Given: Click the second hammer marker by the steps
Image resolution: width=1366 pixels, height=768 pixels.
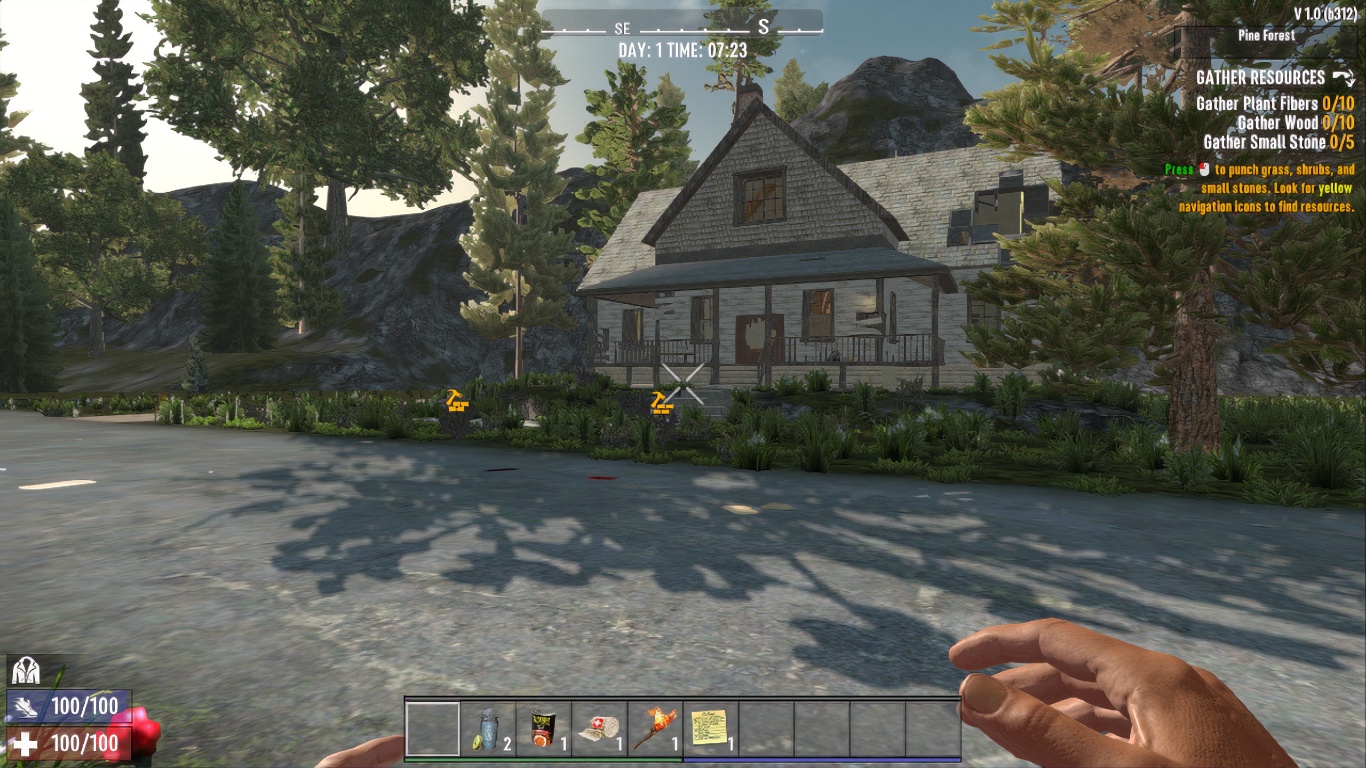Looking at the screenshot, I should pyautogui.click(x=660, y=404).
